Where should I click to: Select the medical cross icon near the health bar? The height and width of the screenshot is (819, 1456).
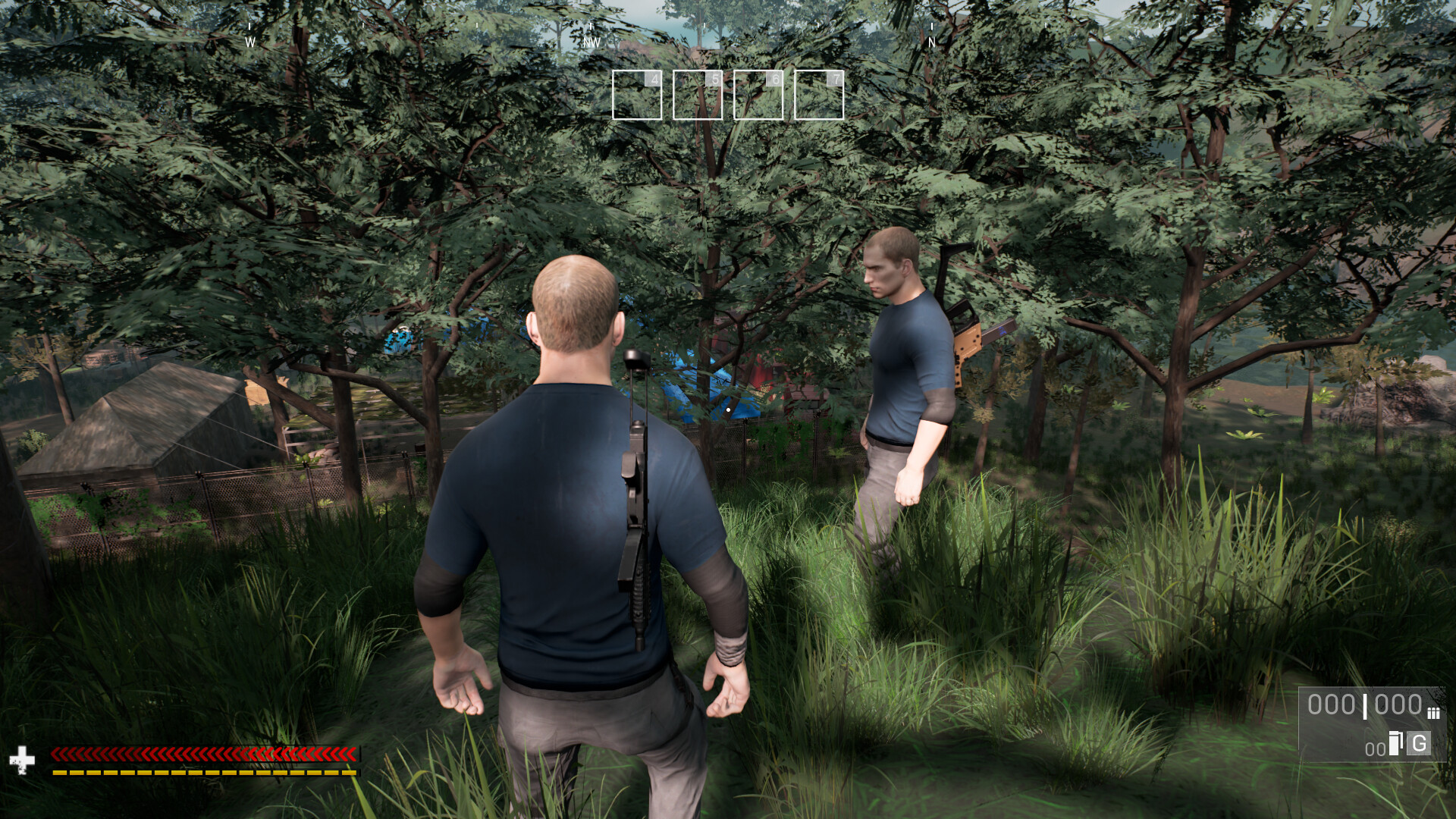tap(23, 760)
